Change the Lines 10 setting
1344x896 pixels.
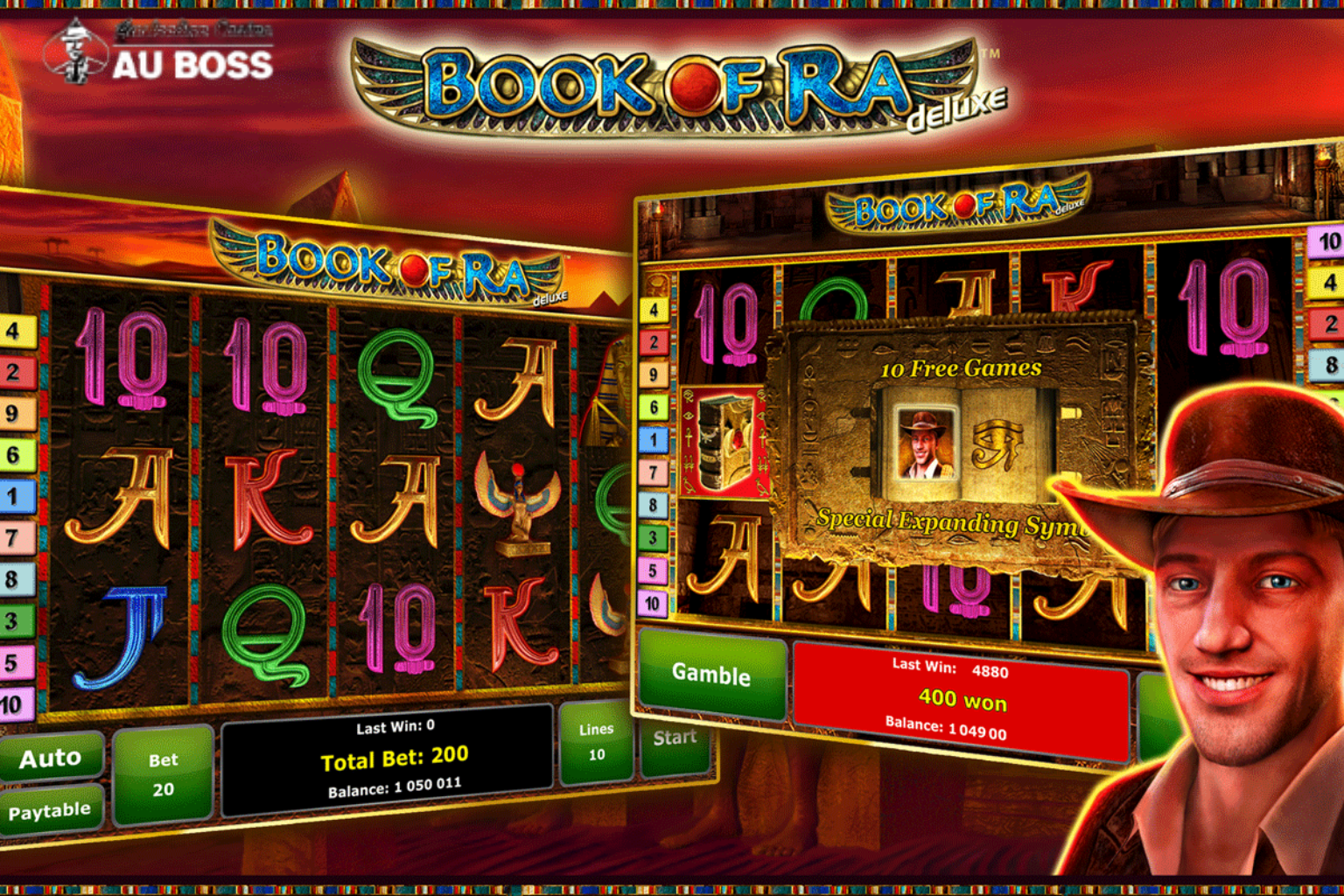[596, 742]
